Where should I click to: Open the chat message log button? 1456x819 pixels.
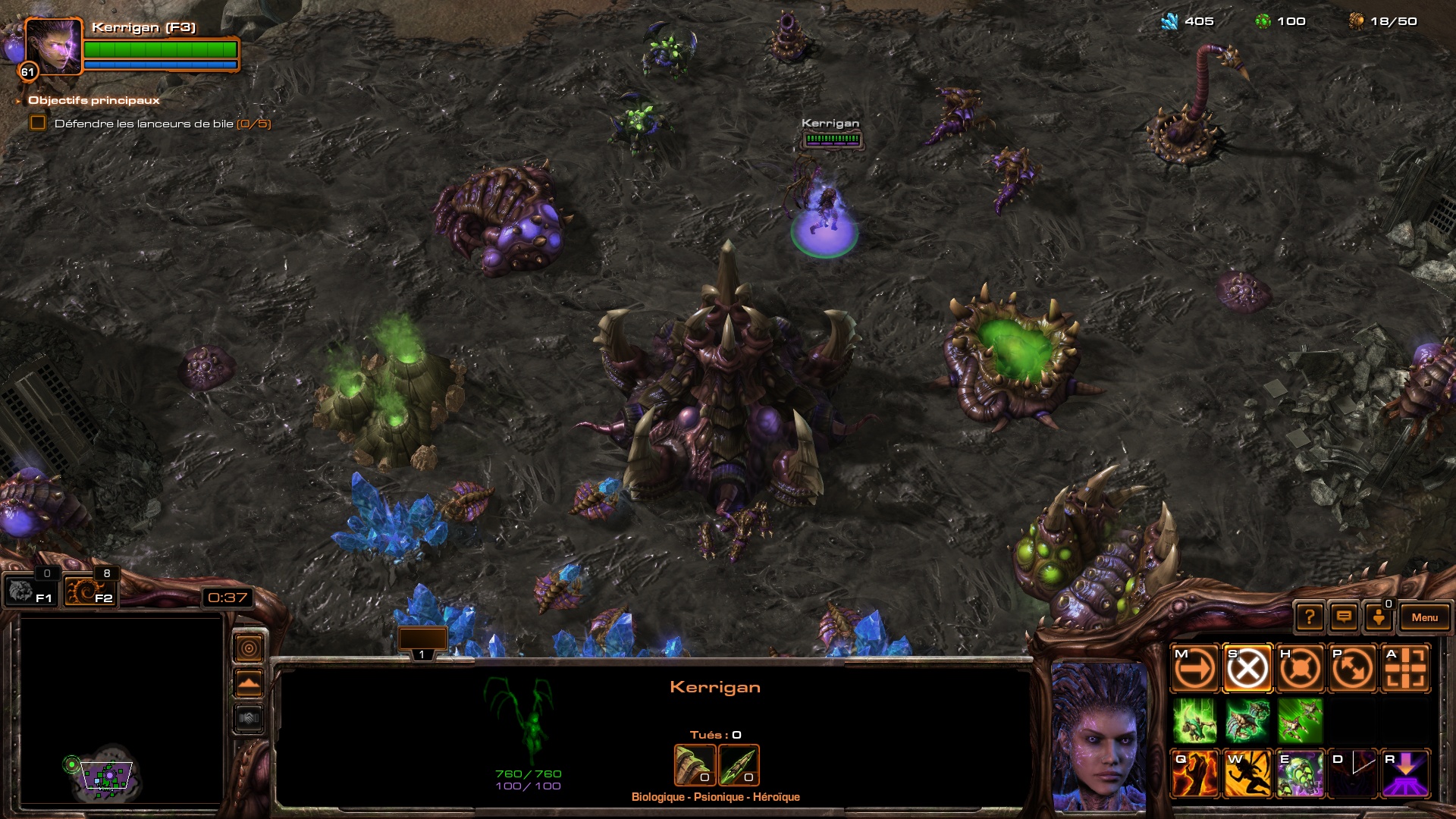pyautogui.click(x=1344, y=617)
